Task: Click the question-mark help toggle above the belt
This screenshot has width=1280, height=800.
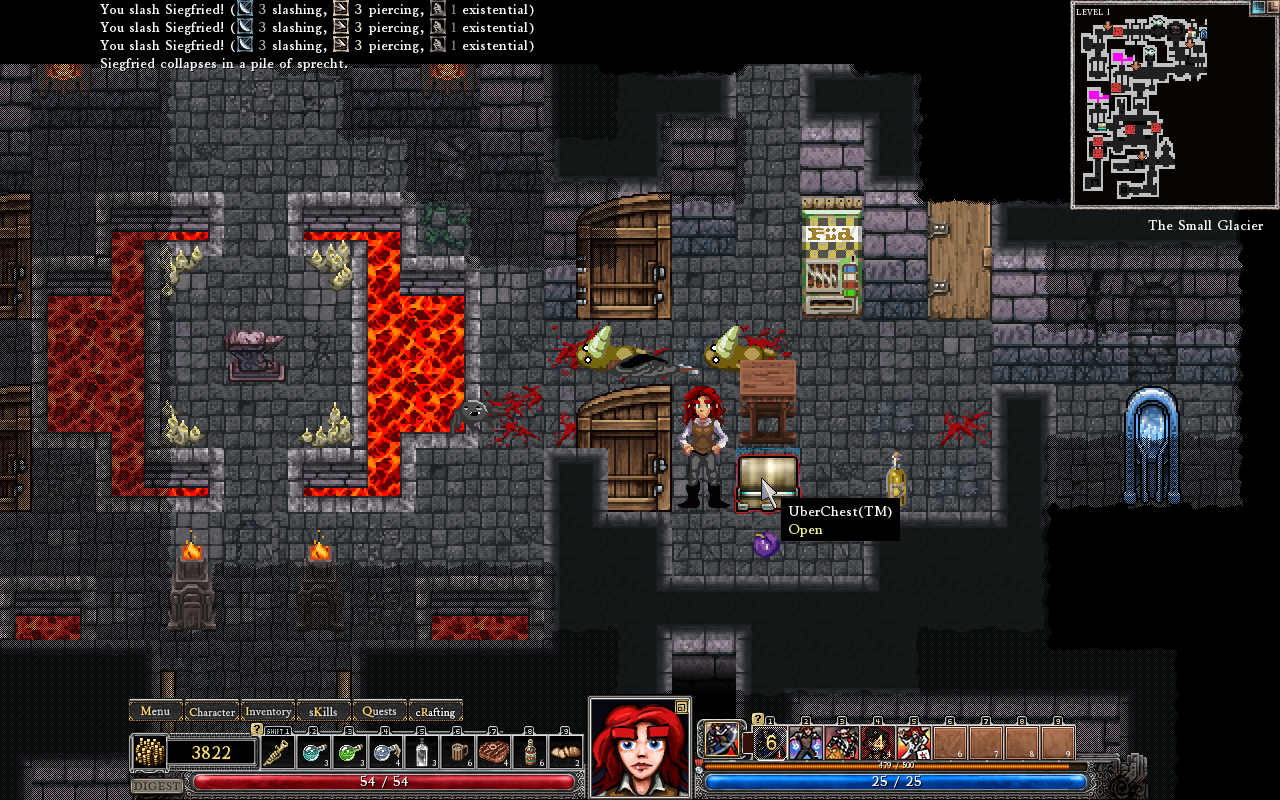Action: (255, 730)
